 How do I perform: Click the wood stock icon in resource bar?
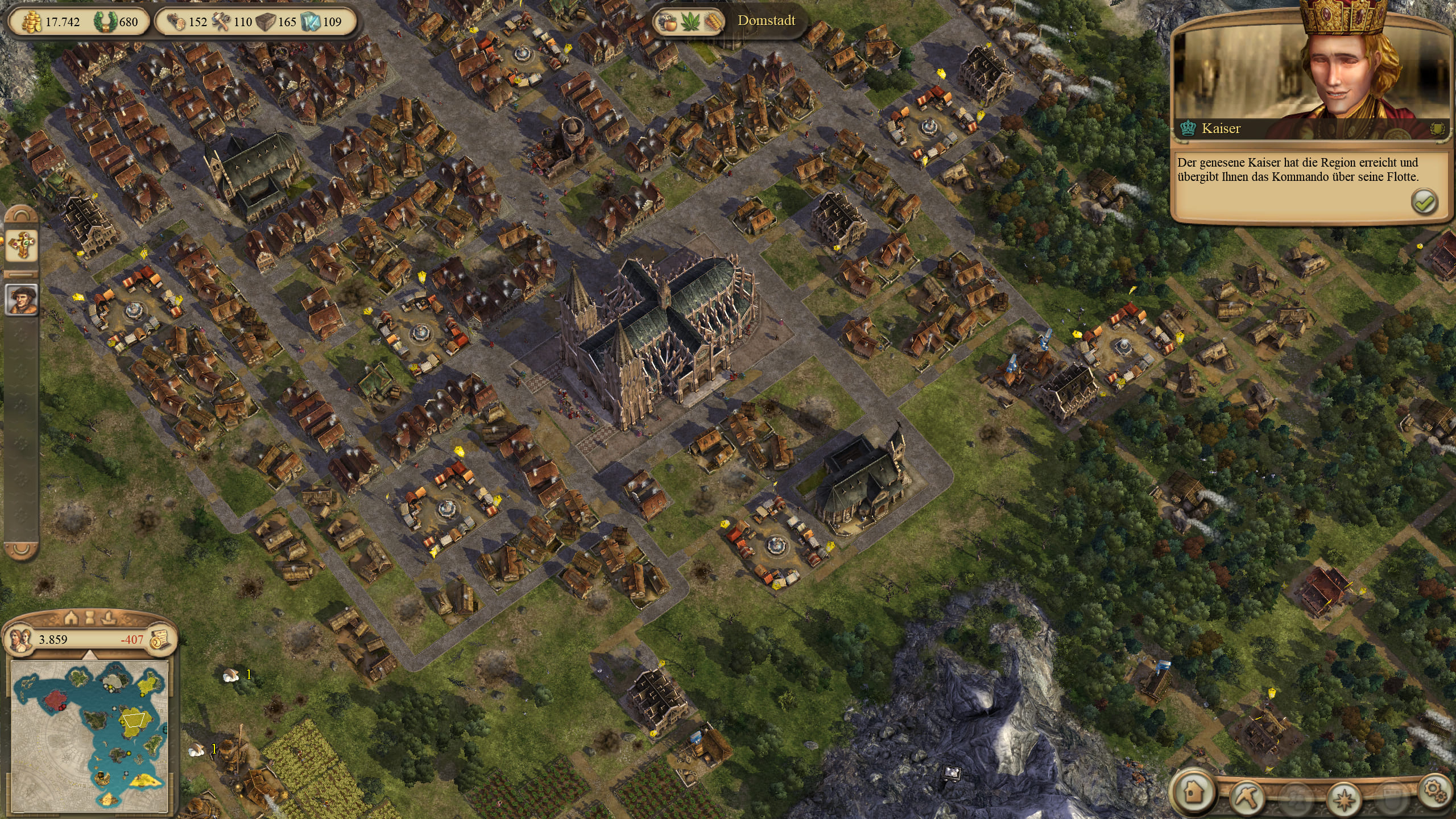[177, 22]
